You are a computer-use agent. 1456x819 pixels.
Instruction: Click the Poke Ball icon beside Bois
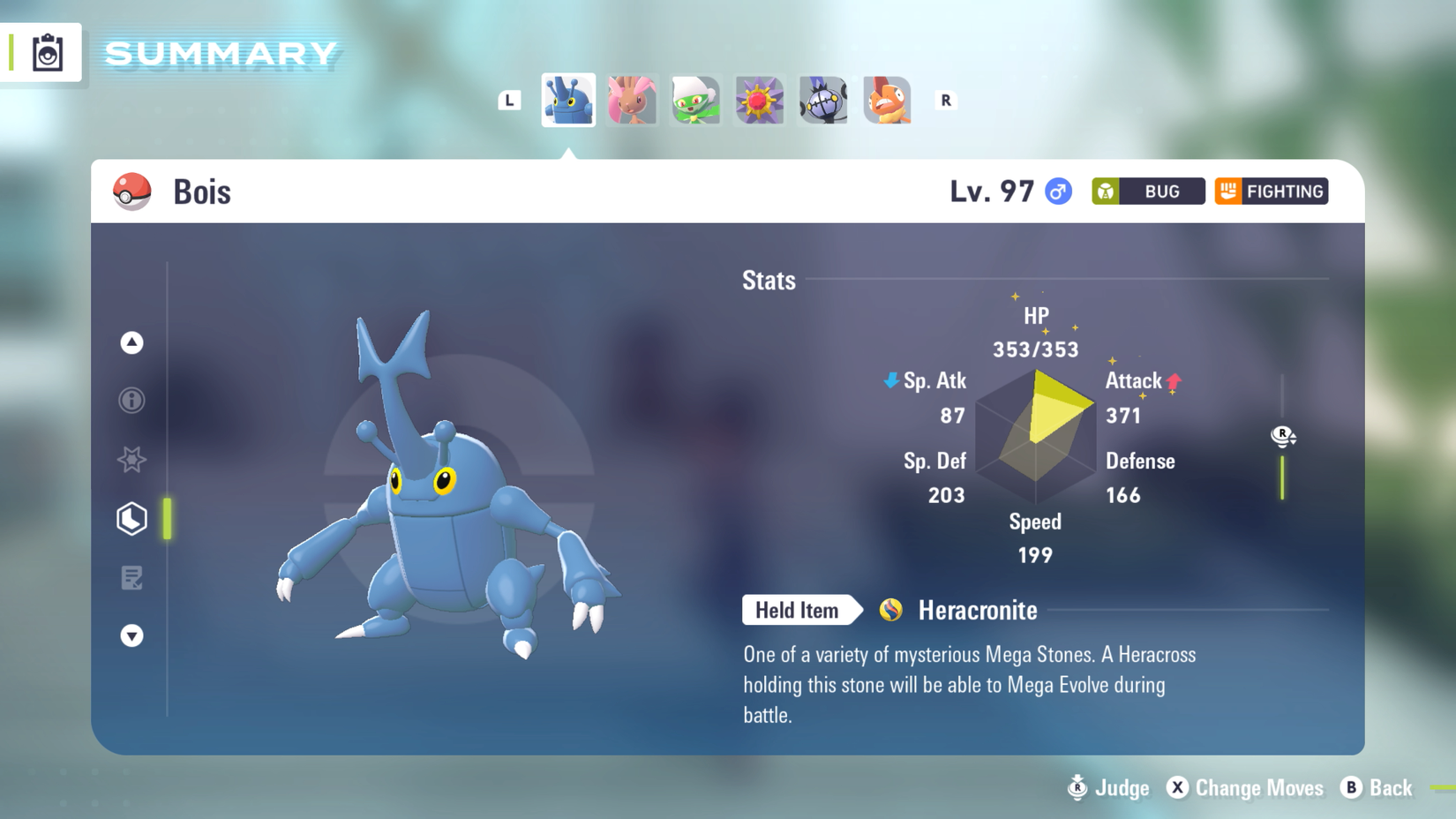(131, 192)
